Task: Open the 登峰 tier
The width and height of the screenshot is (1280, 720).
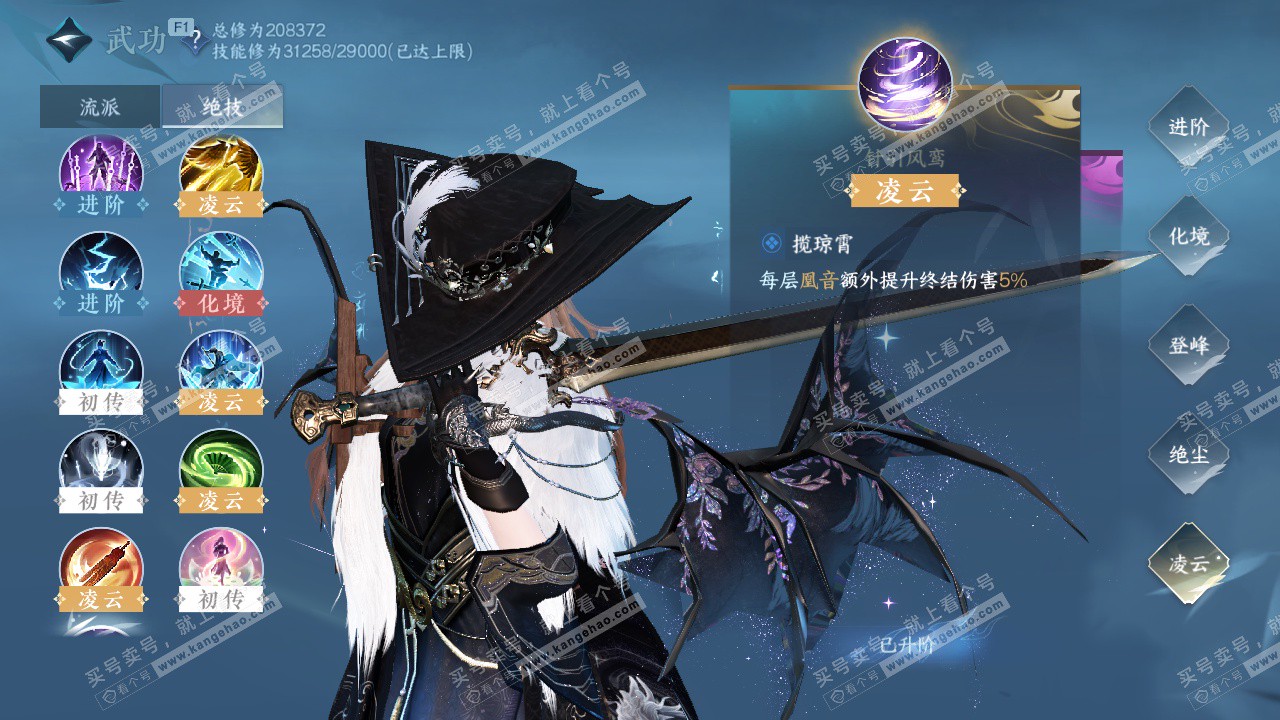Action: coord(1188,345)
